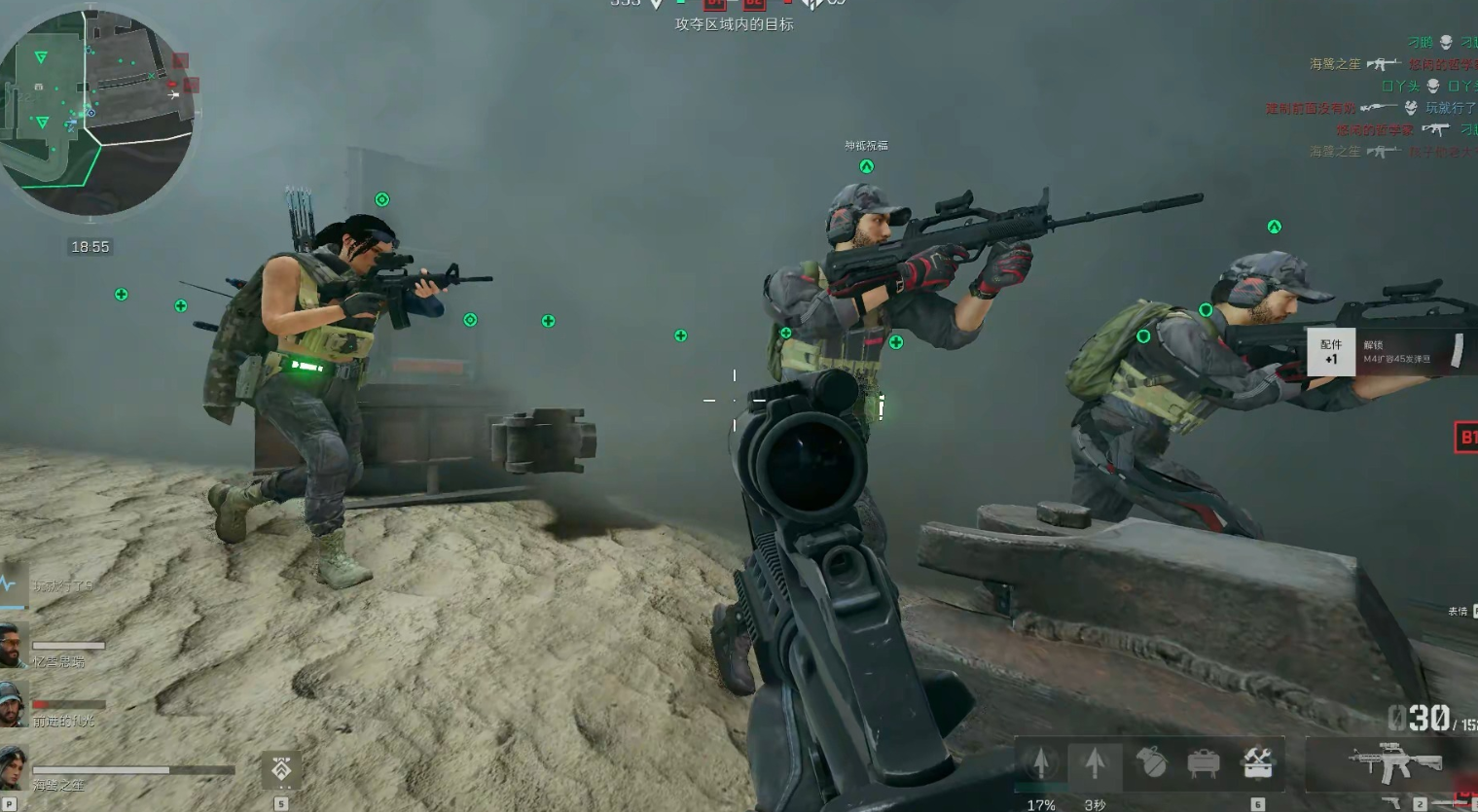The width and height of the screenshot is (1478, 812).
Task: Click the heartbeat revive status icon
Action: (x=10, y=584)
